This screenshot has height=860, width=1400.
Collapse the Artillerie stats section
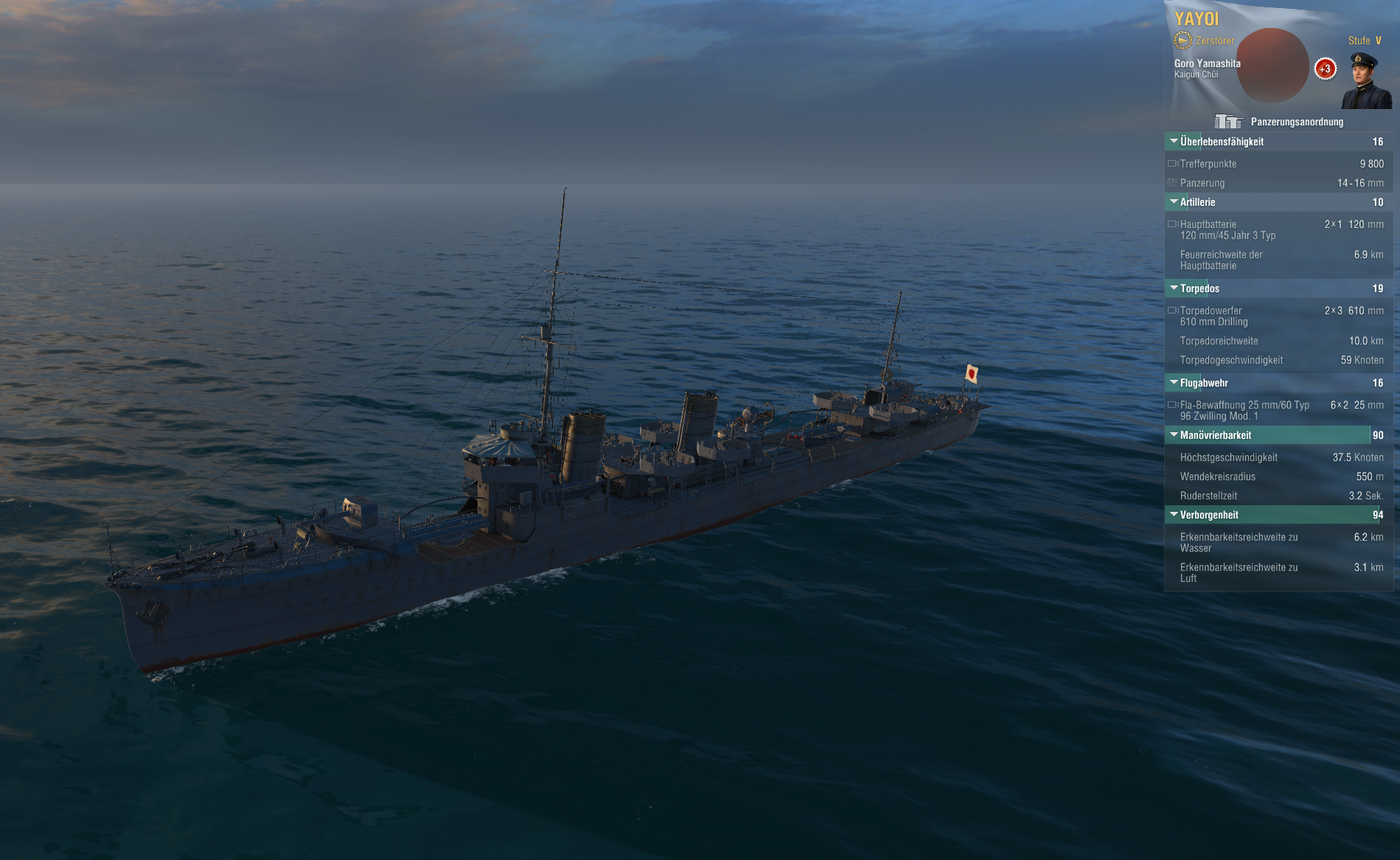click(x=1198, y=202)
